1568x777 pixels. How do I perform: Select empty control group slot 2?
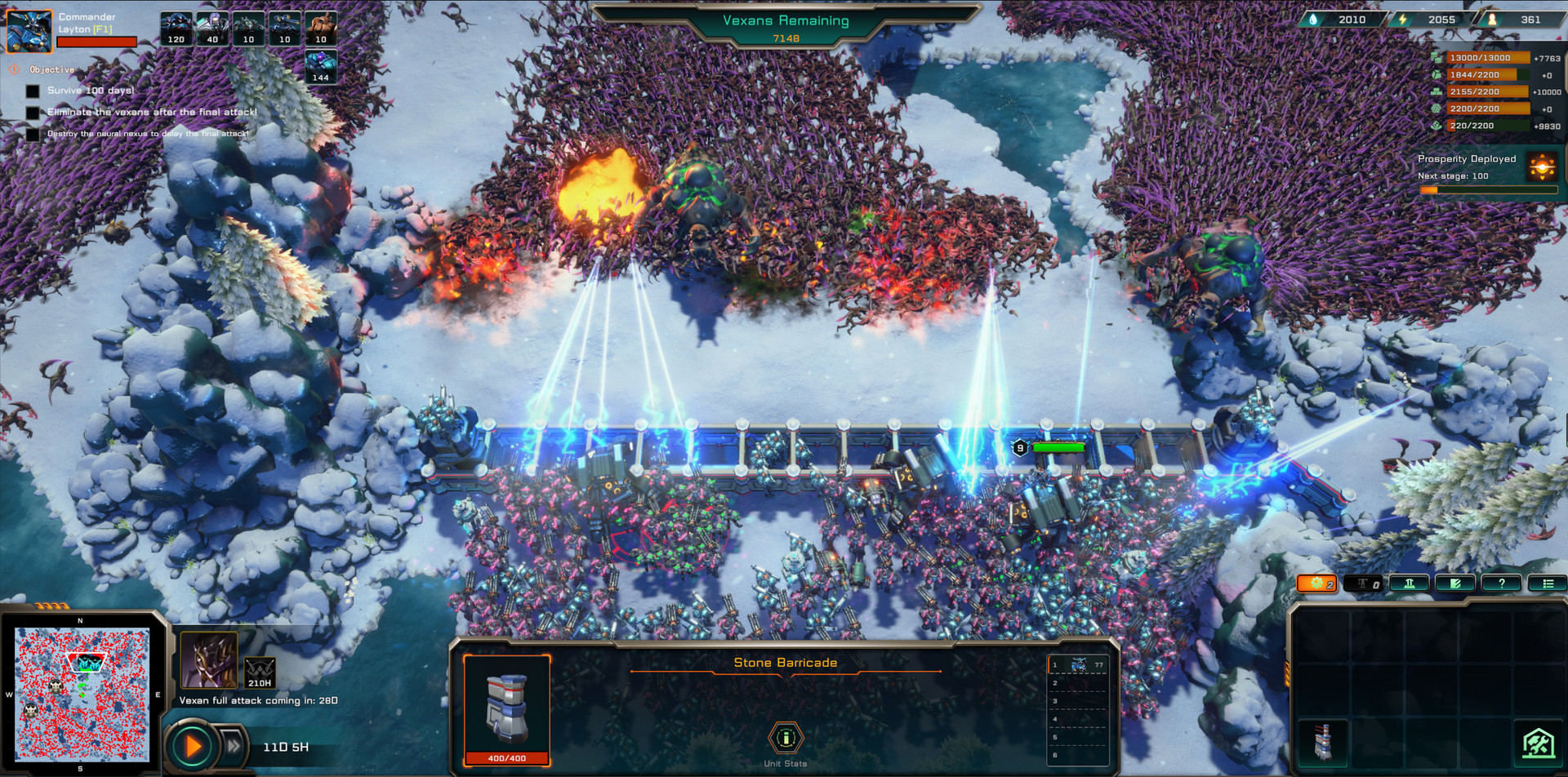tap(1080, 684)
